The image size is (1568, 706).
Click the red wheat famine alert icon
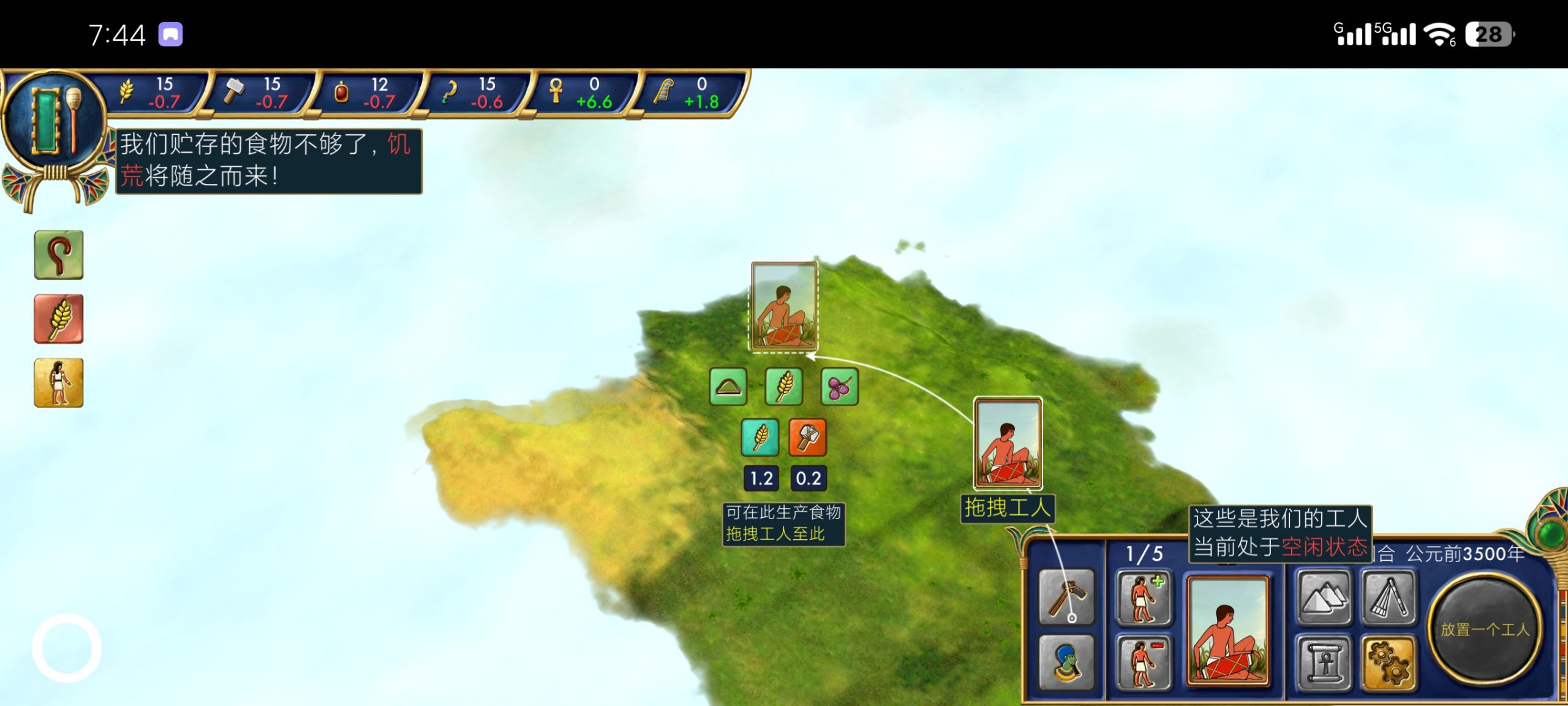59,319
